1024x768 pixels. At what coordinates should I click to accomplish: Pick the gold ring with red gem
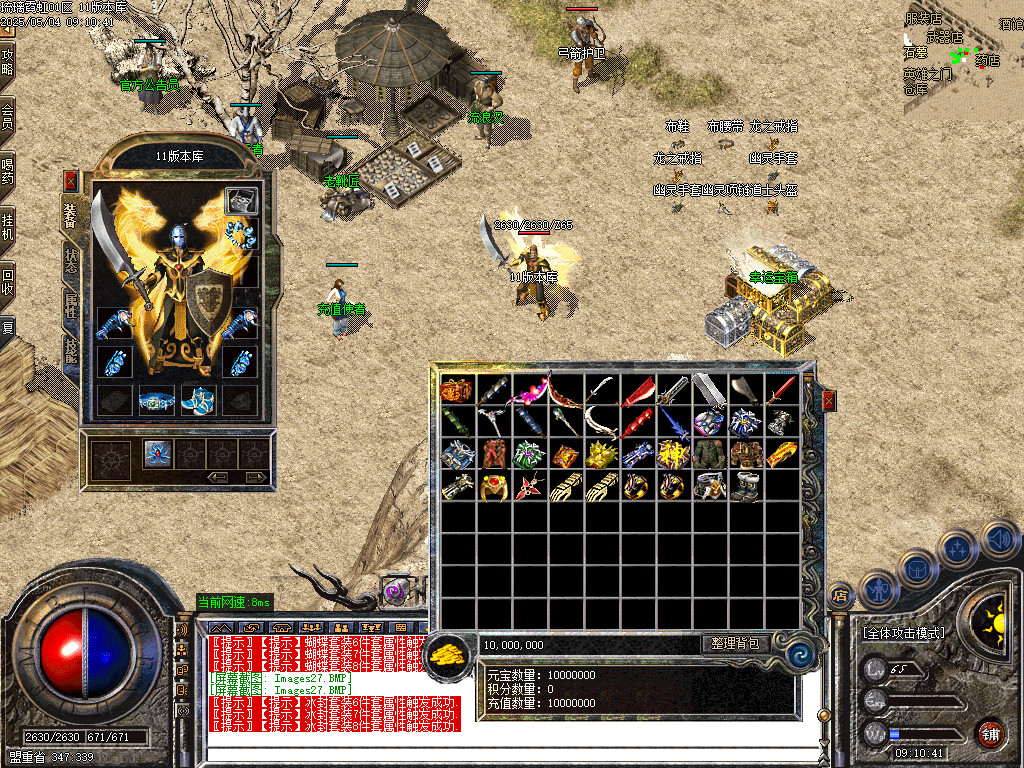[493, 486]
